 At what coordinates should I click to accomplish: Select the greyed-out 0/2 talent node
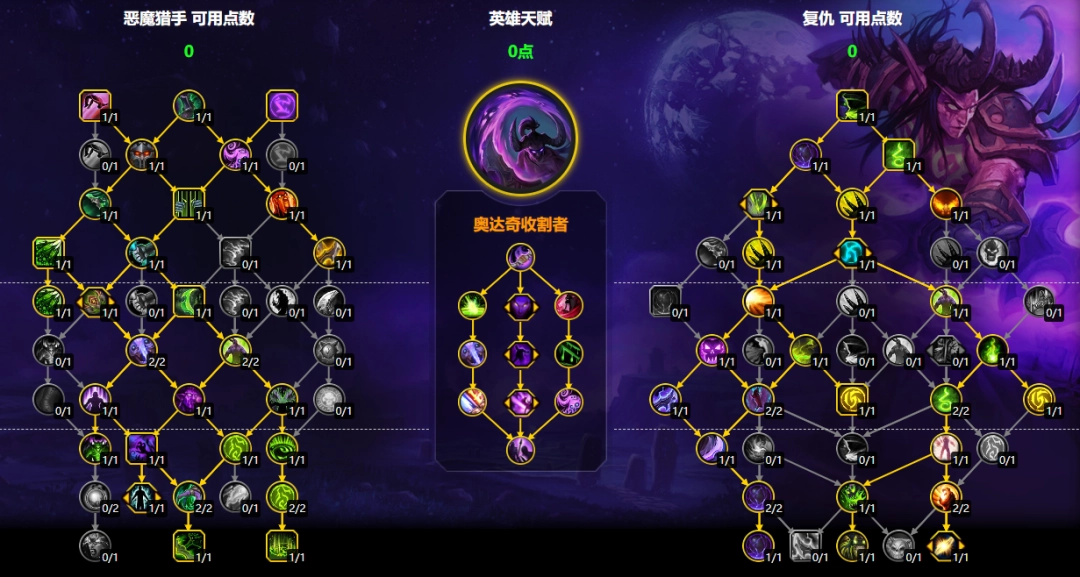tap(95, 496)
